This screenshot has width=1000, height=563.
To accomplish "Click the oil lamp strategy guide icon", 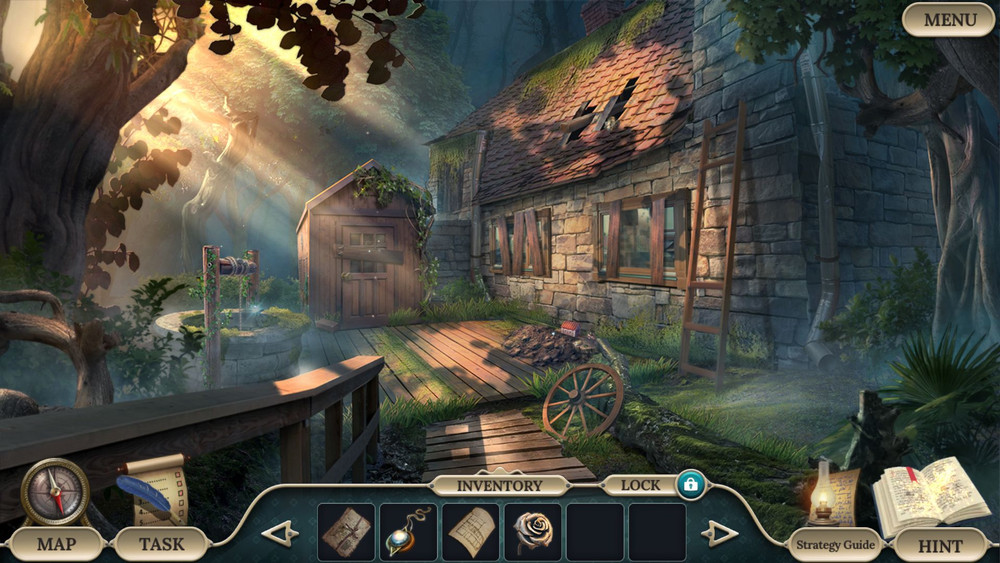I will [826, 492].
